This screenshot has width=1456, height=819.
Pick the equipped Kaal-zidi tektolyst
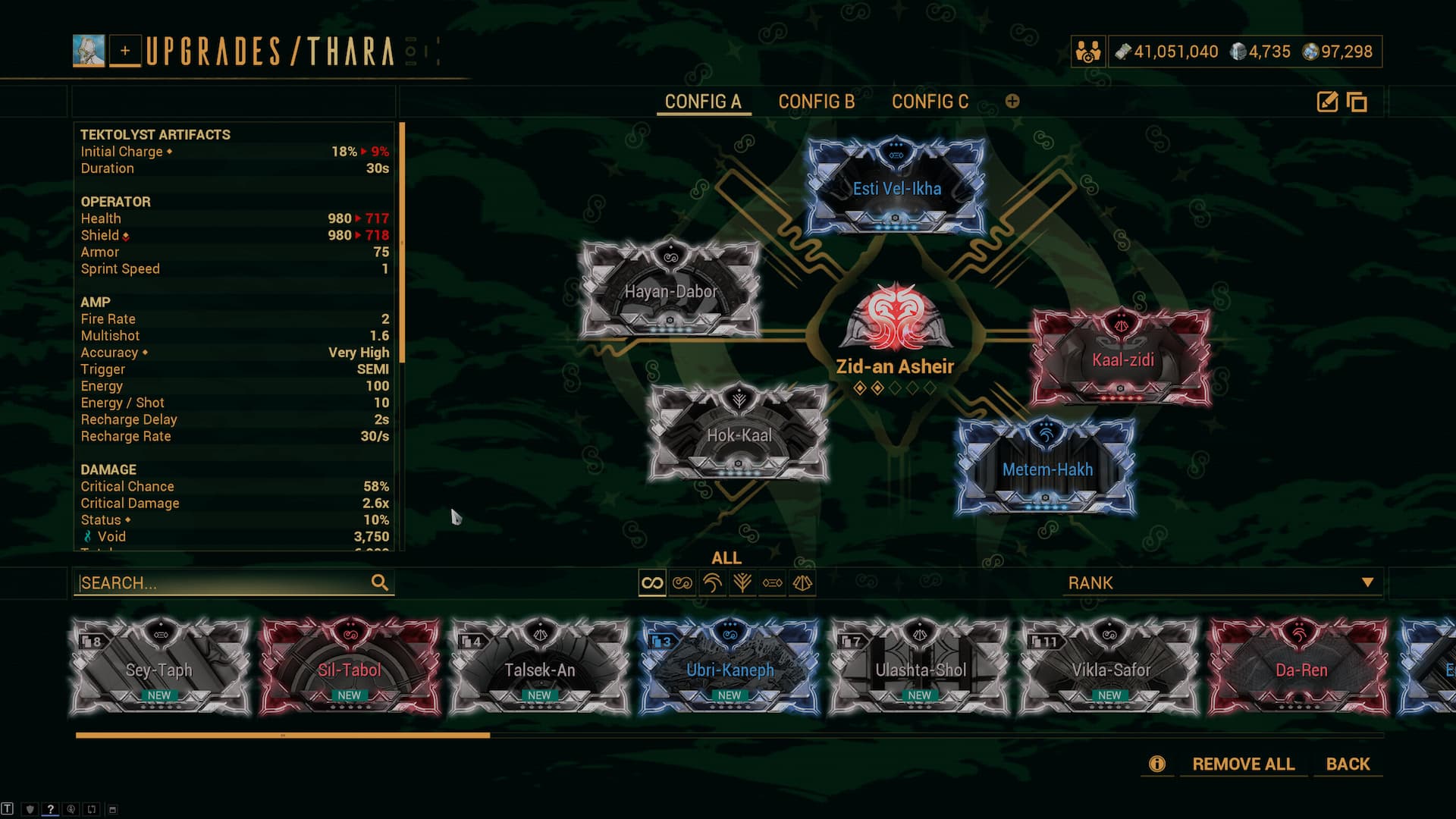pos(1122,358)
